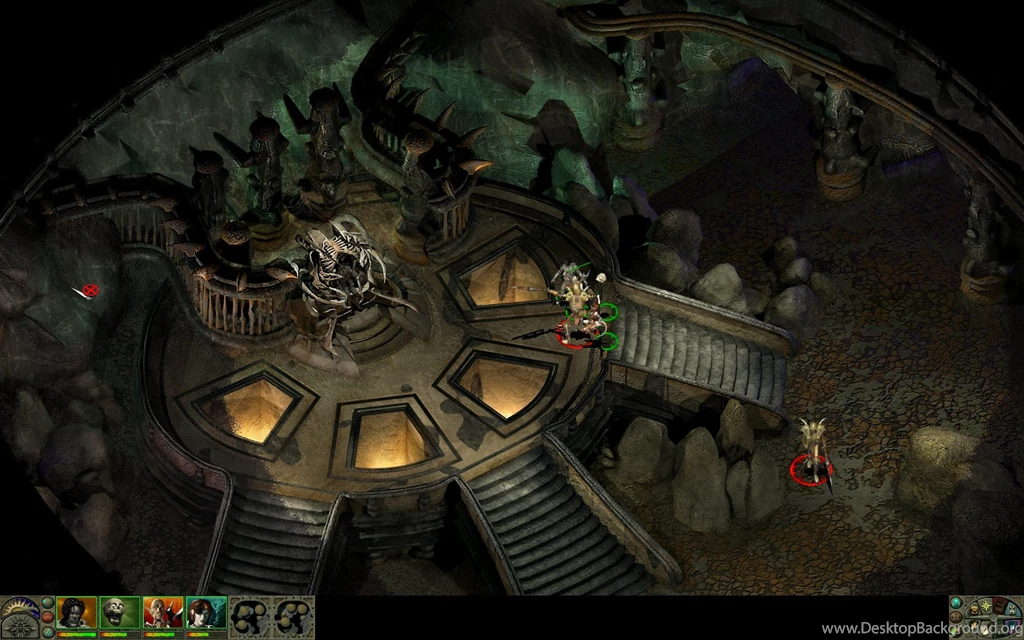
Task: Open the red journal book icon
Action: pos(999,607)
